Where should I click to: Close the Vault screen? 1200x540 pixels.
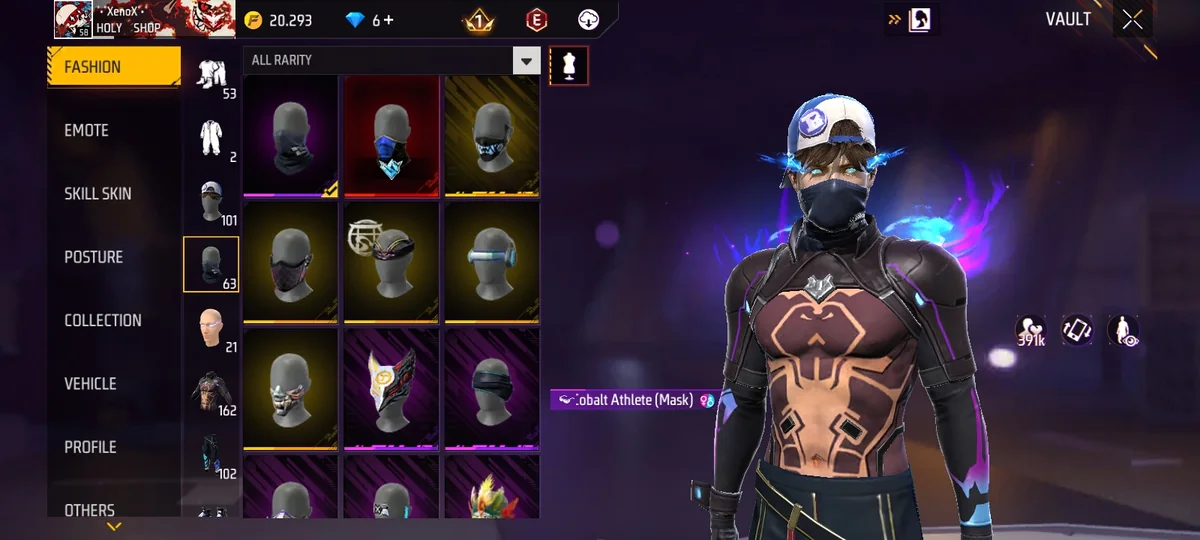point(1132,20)
